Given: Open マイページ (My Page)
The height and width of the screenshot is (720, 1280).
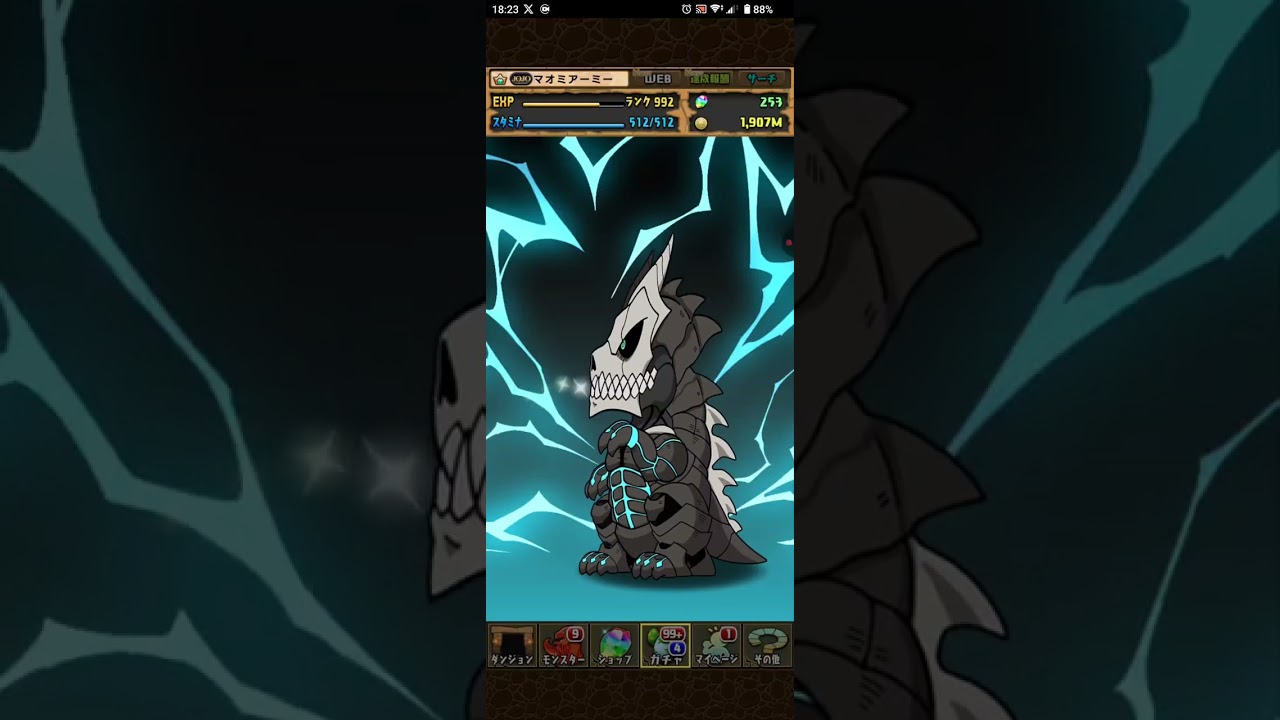Looking at the screenshot, I should tap(716, 645).
